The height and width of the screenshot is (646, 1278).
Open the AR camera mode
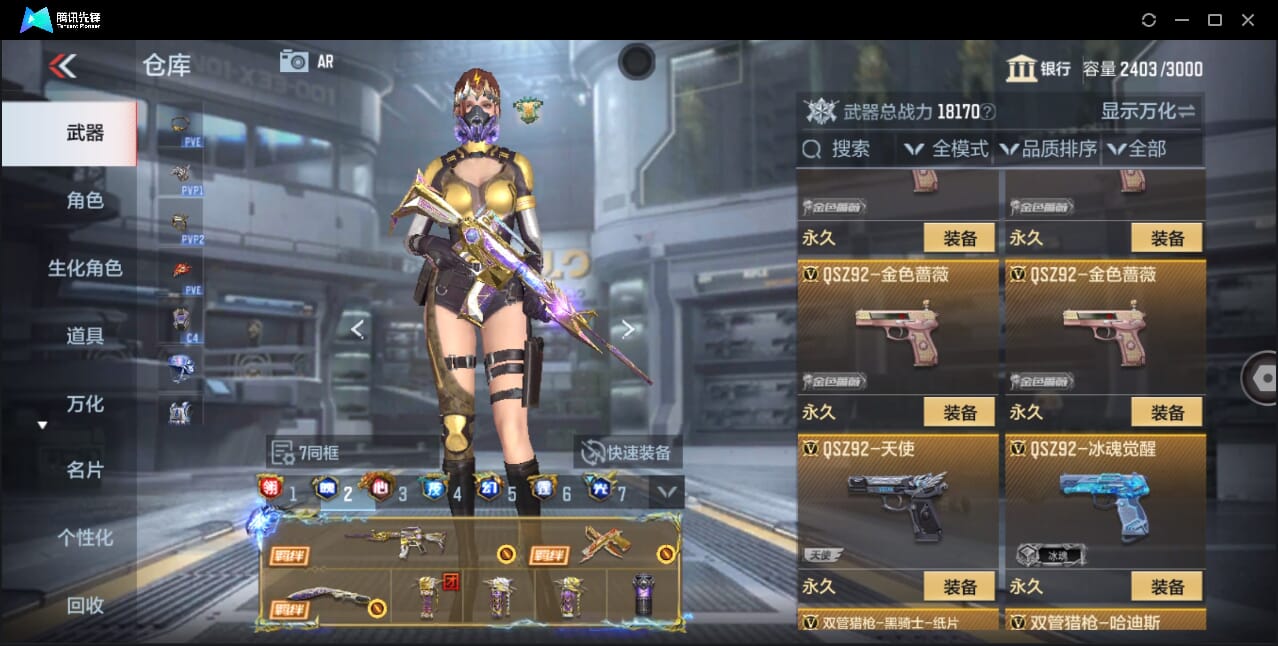306,61
